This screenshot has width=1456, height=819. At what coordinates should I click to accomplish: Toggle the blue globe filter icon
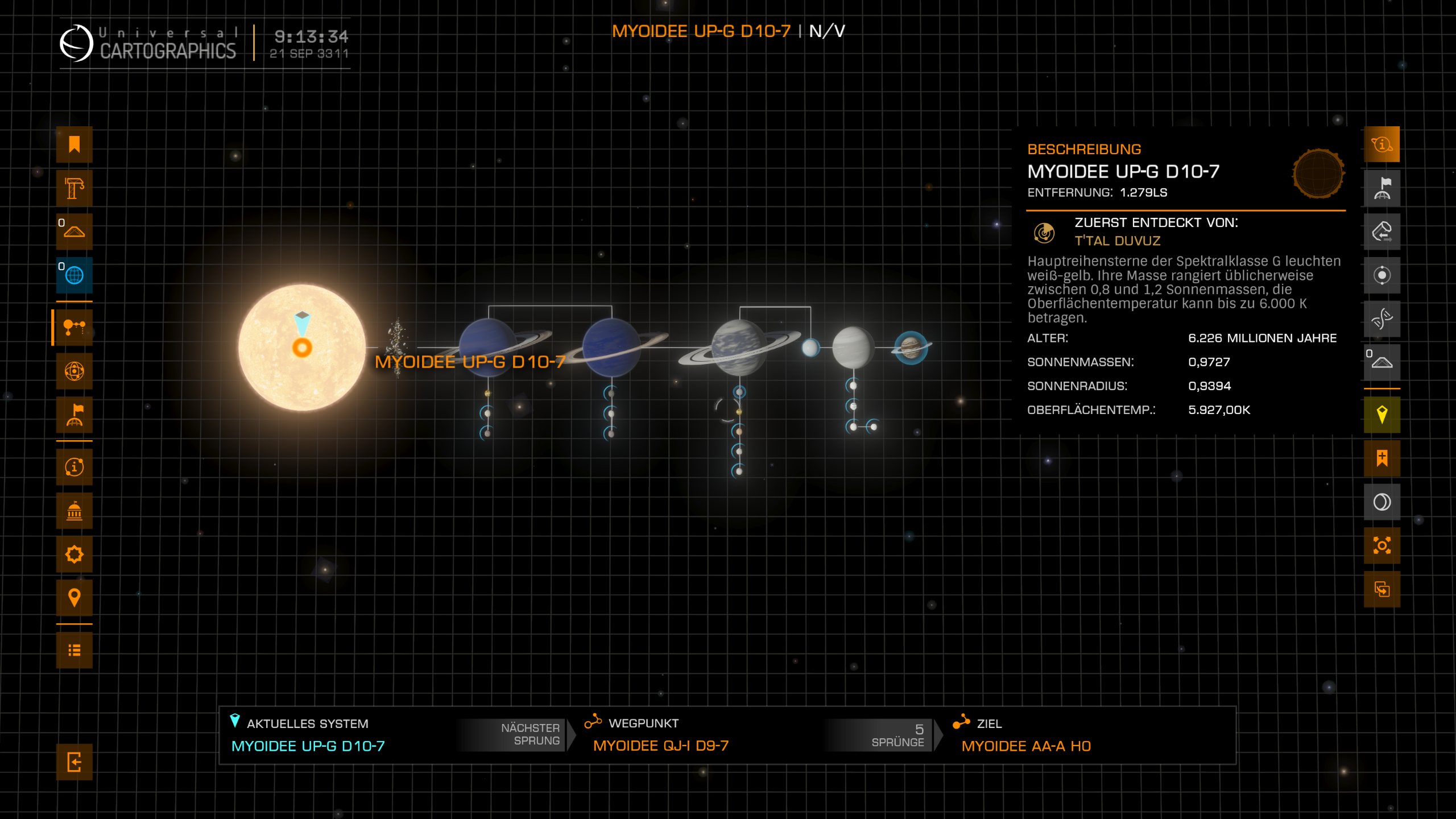pos(74,275)
